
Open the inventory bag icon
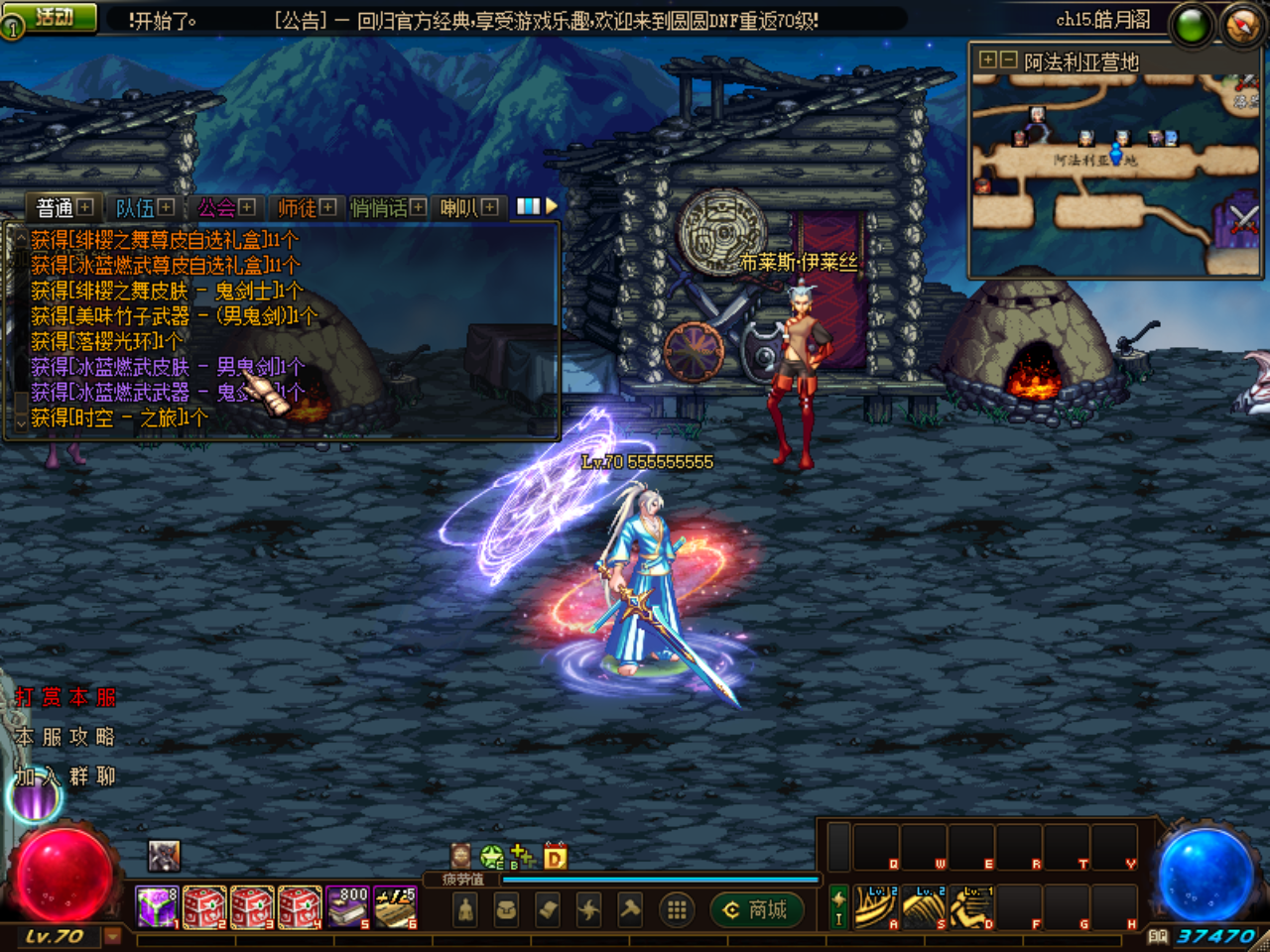point(504,908)
